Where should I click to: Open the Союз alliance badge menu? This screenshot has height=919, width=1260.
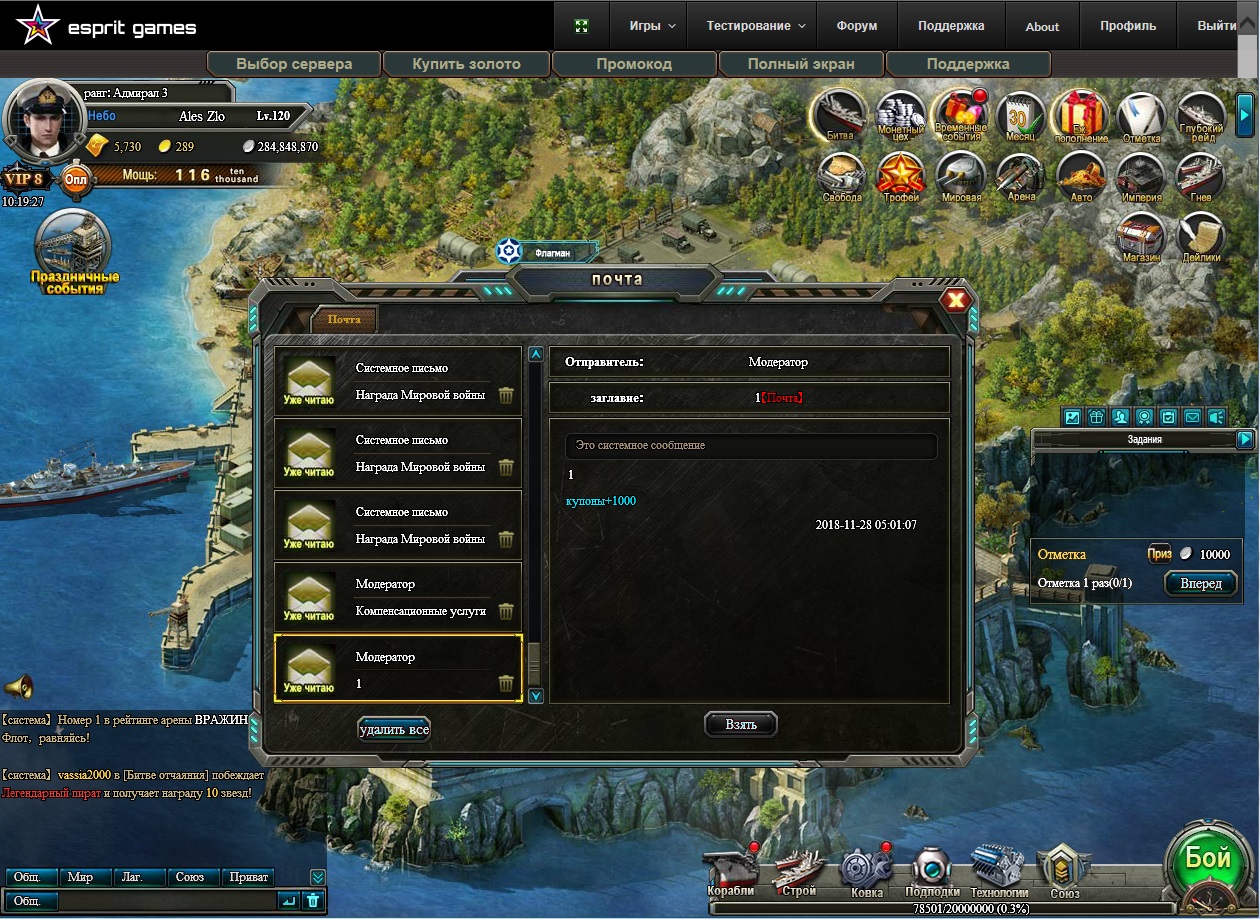click(1064, 869)
